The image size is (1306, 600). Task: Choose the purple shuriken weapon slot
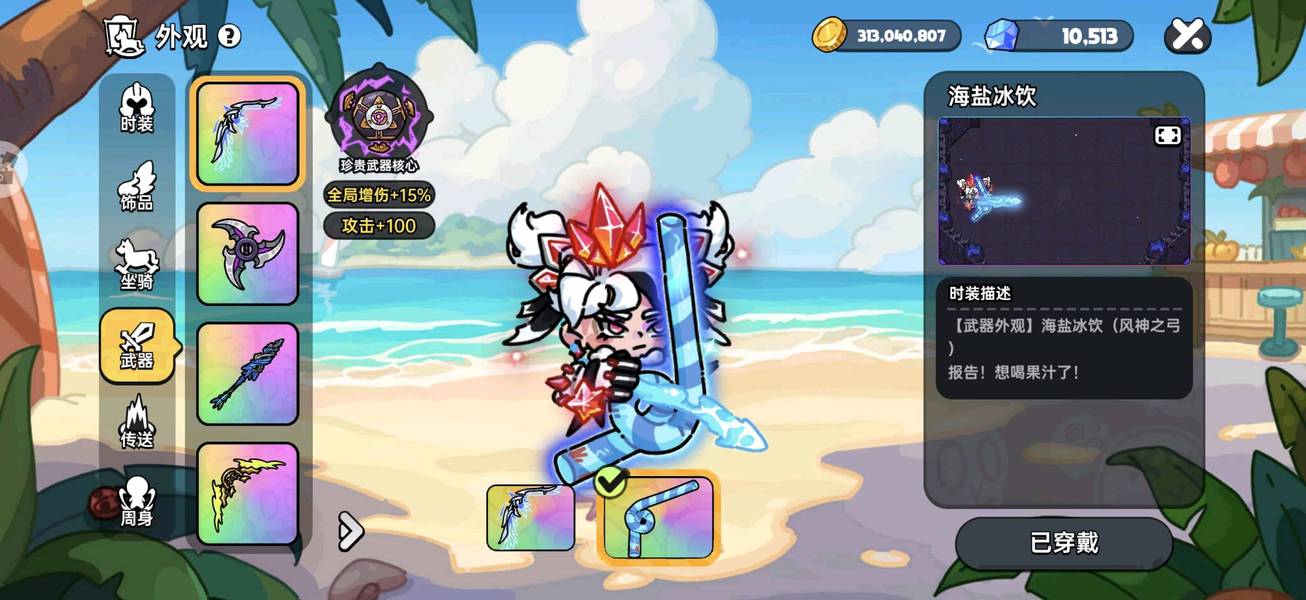[247, 254]
